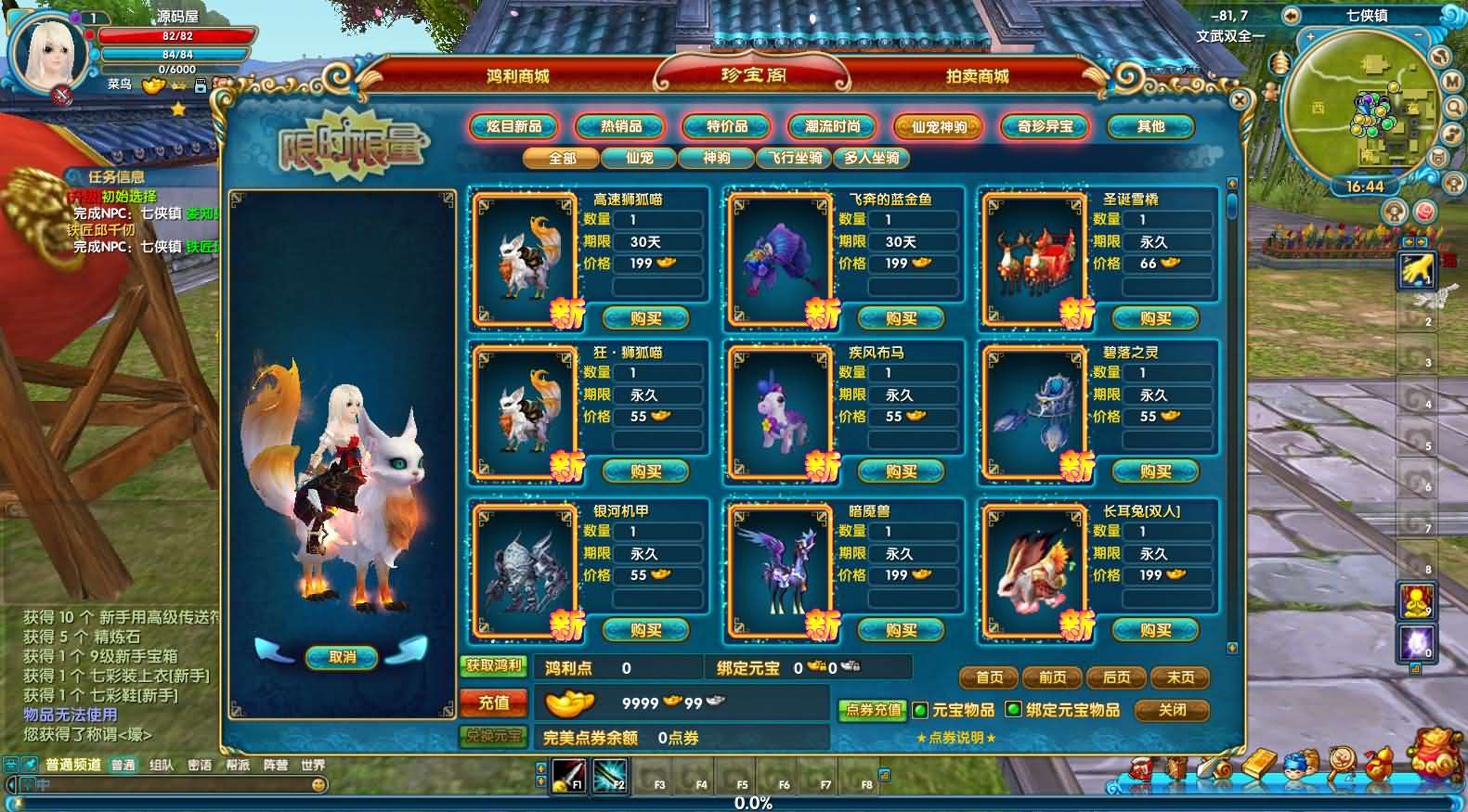Open the 拍卖商城 auction tab

[977, 76]
